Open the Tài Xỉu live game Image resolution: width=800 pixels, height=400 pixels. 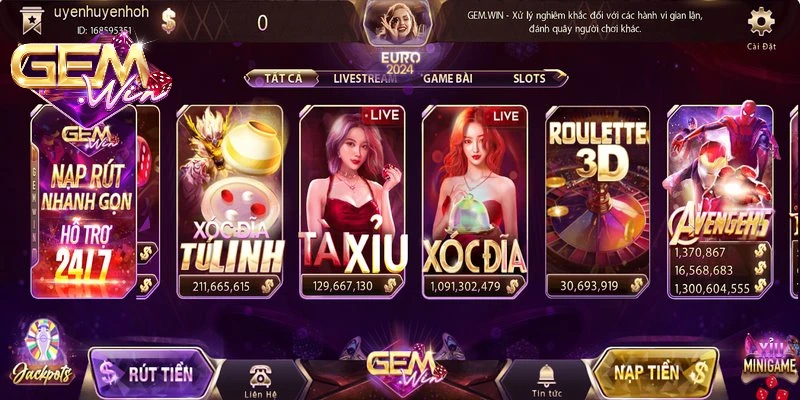coord(356,200)
